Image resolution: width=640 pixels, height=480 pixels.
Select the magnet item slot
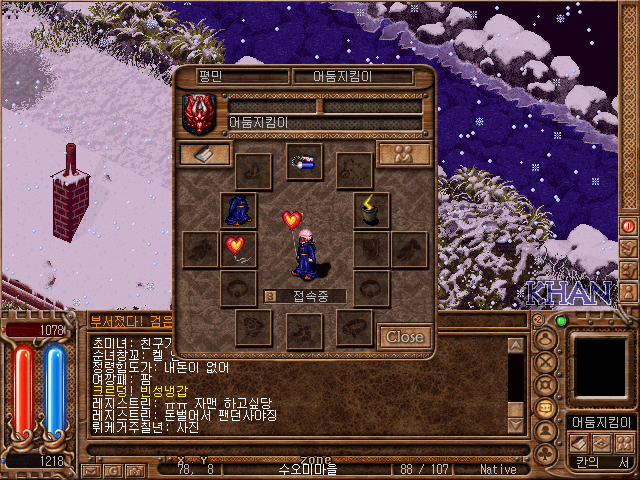[x=304, y=161]
